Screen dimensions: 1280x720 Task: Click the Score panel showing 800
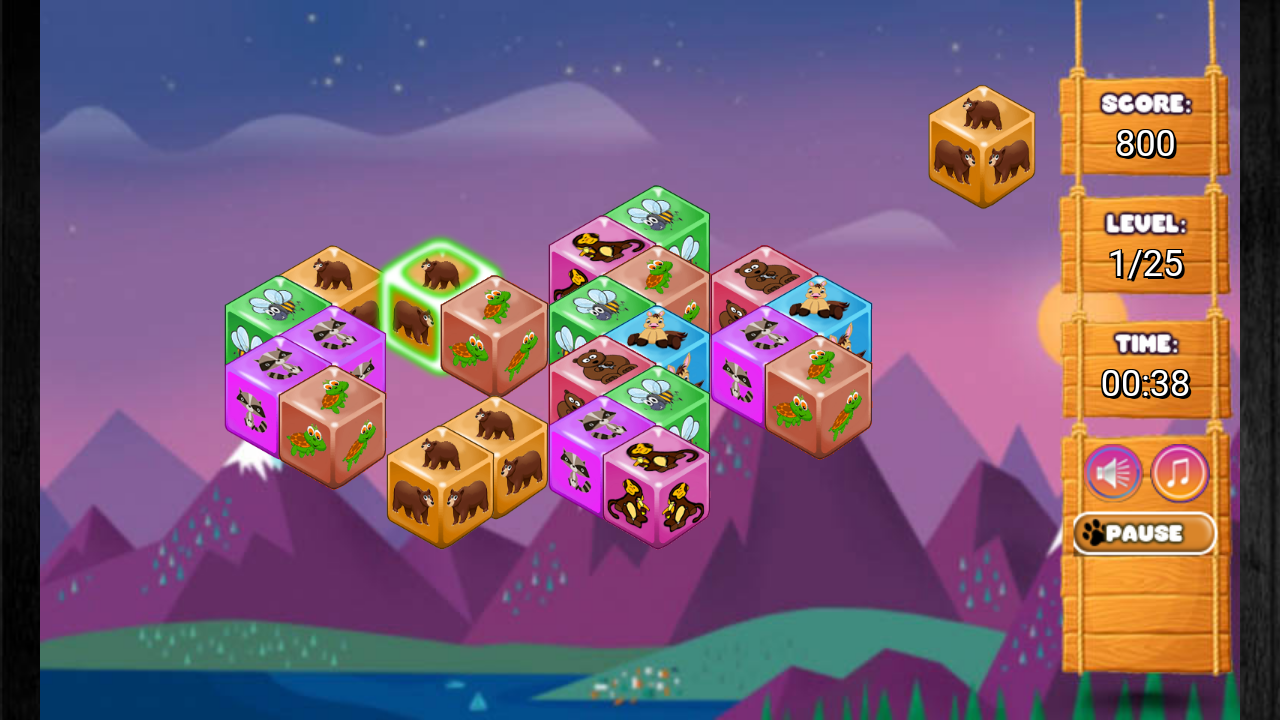pos(1144,125)
